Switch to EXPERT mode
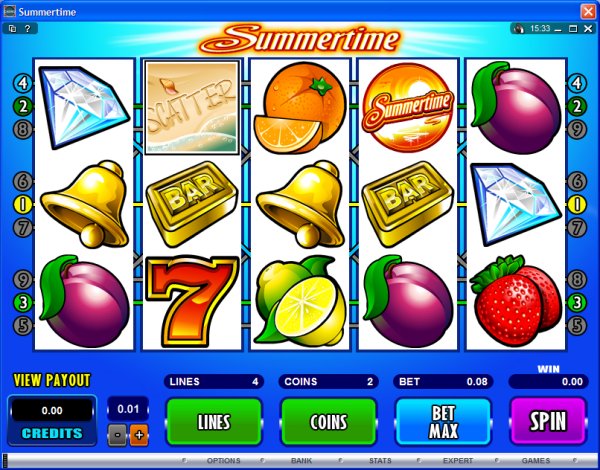 458,461
